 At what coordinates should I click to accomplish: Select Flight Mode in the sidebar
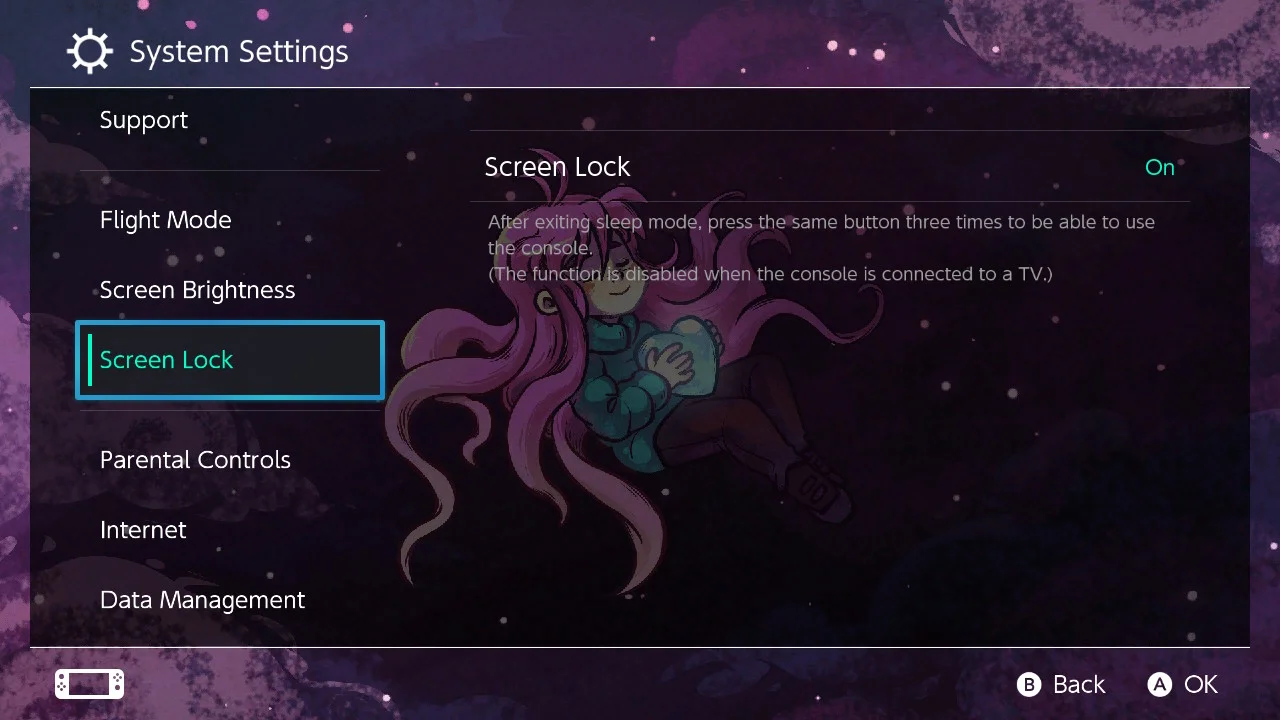click(166, 220)
